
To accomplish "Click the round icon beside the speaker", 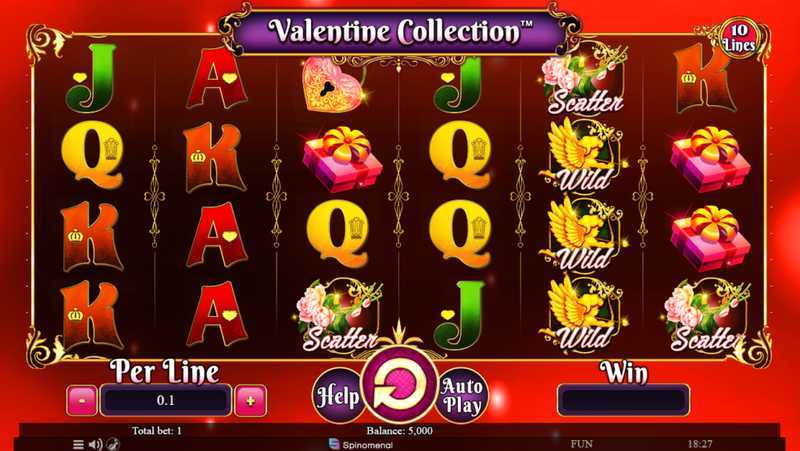I will point(111,443).
